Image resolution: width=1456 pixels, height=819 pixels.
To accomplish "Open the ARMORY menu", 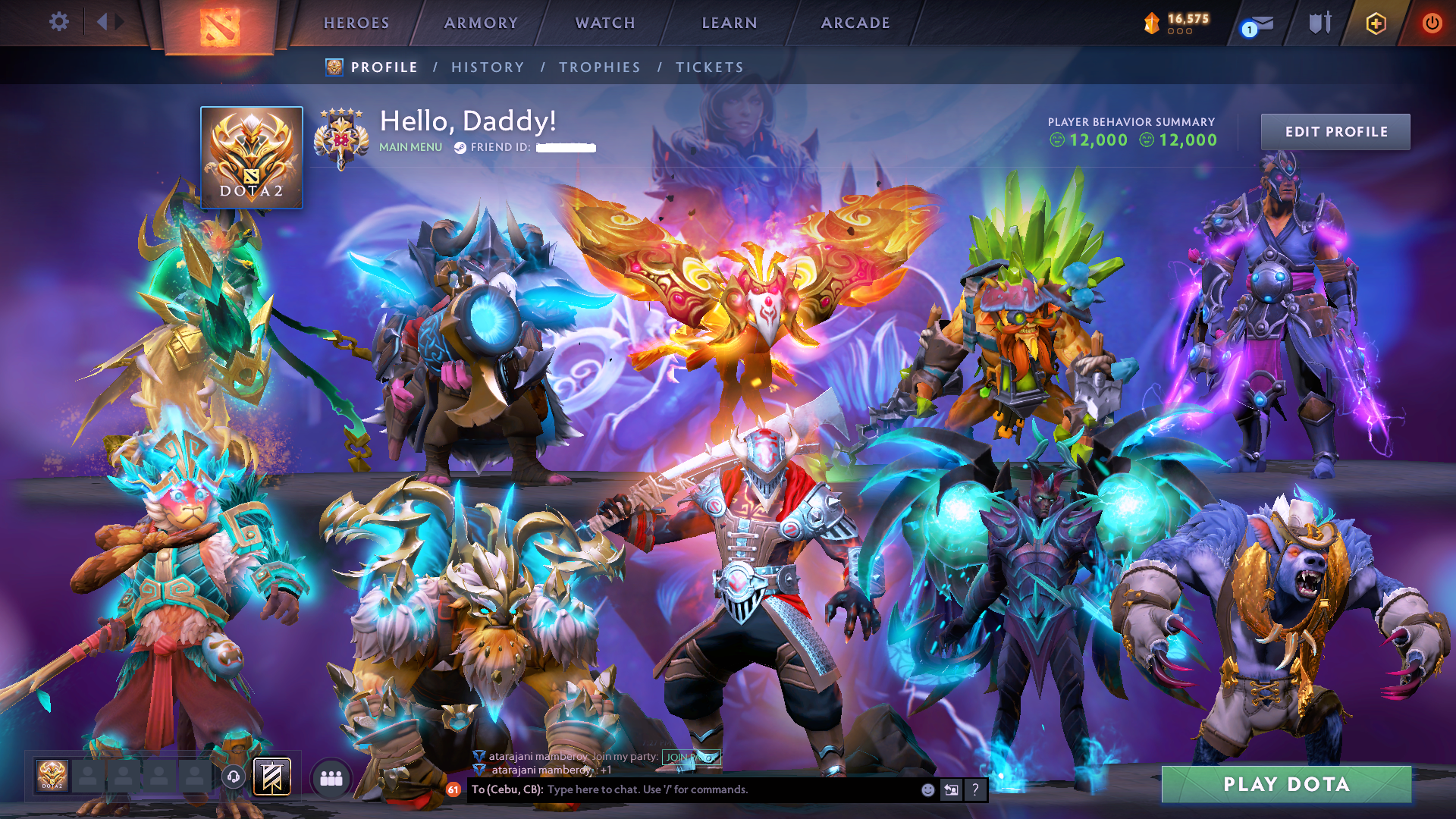I will (480, 23).
